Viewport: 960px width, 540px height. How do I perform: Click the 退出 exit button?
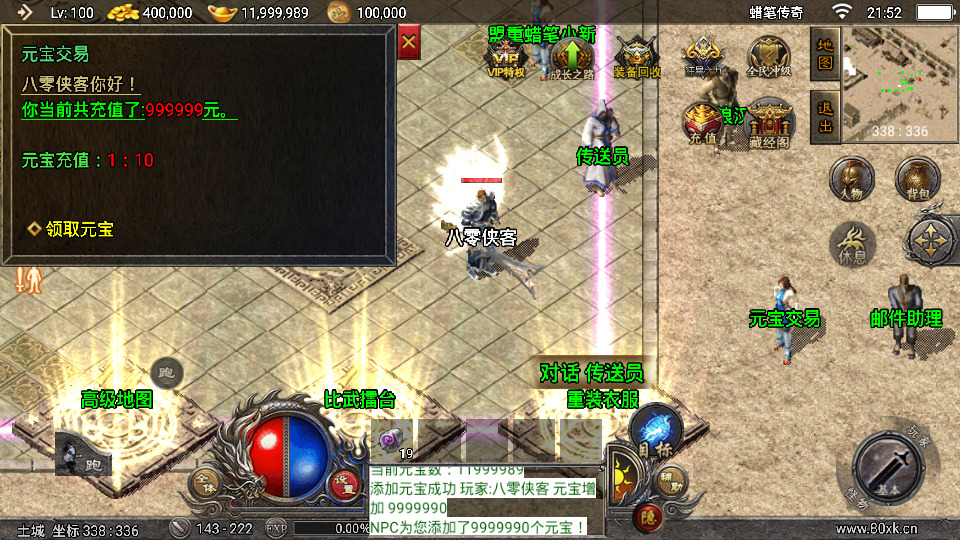[x=825, y=117]
